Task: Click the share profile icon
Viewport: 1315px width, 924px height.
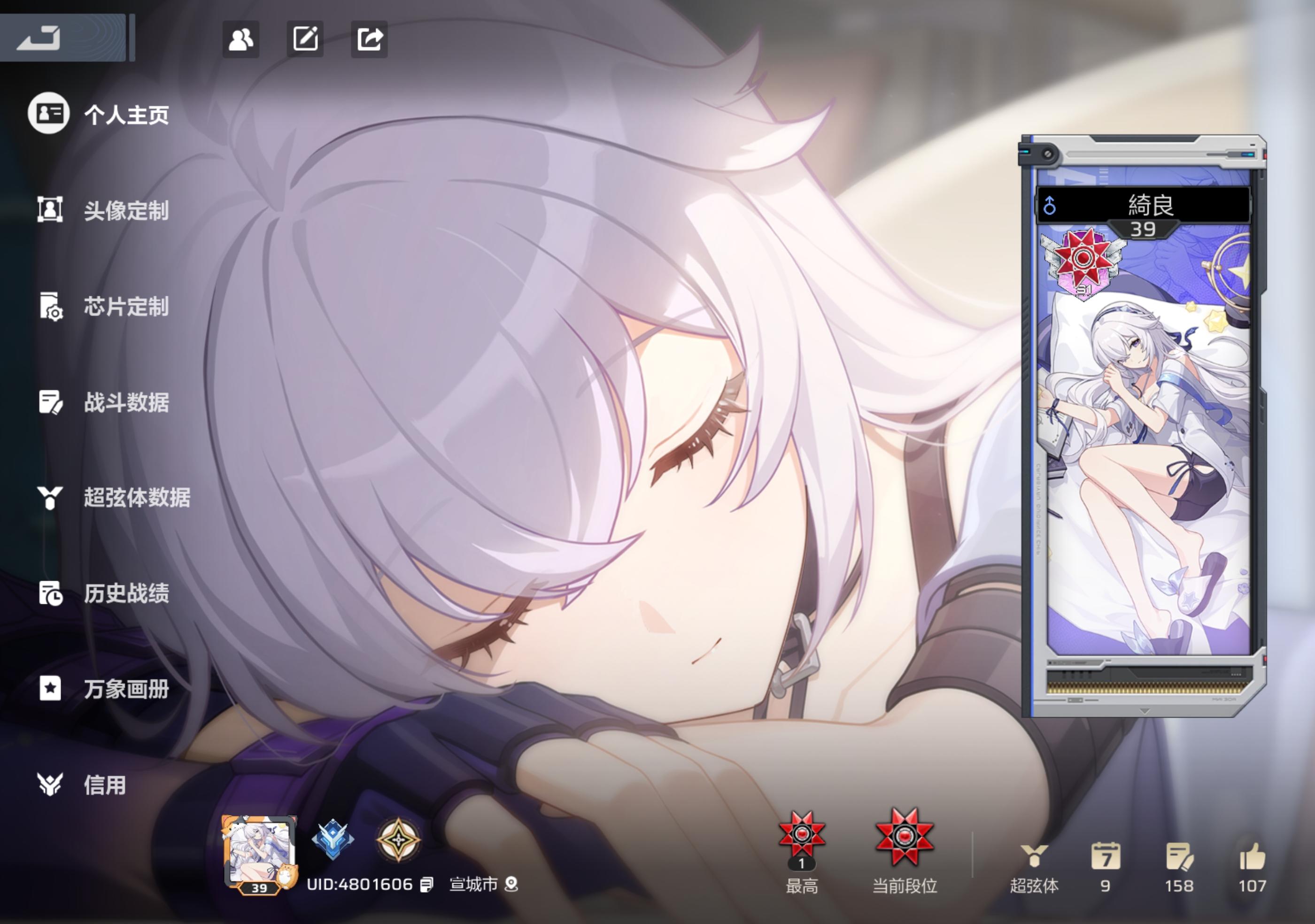Action: (371, 39)
